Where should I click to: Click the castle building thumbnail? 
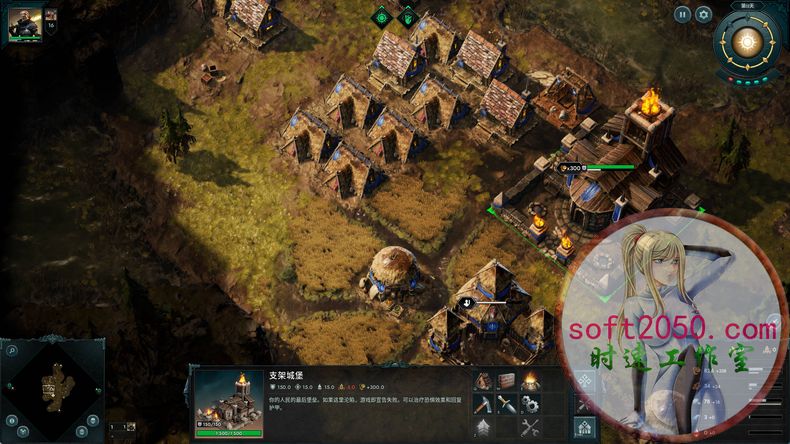[x=228, y=398]
